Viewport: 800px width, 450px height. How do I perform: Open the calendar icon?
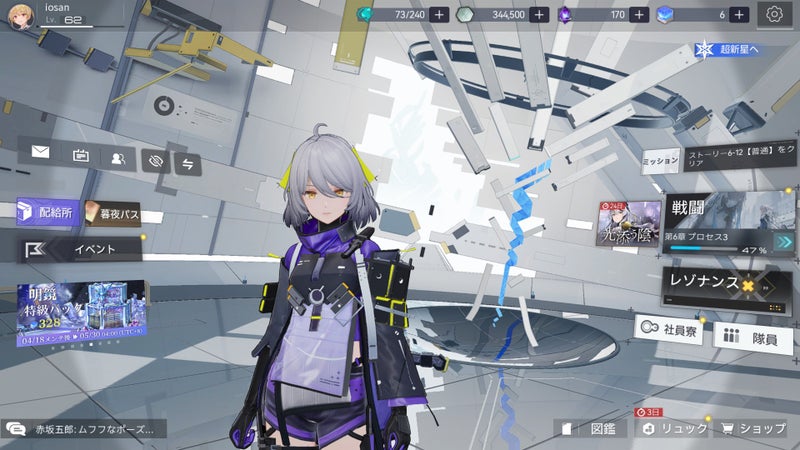click(x=81, y=156)
